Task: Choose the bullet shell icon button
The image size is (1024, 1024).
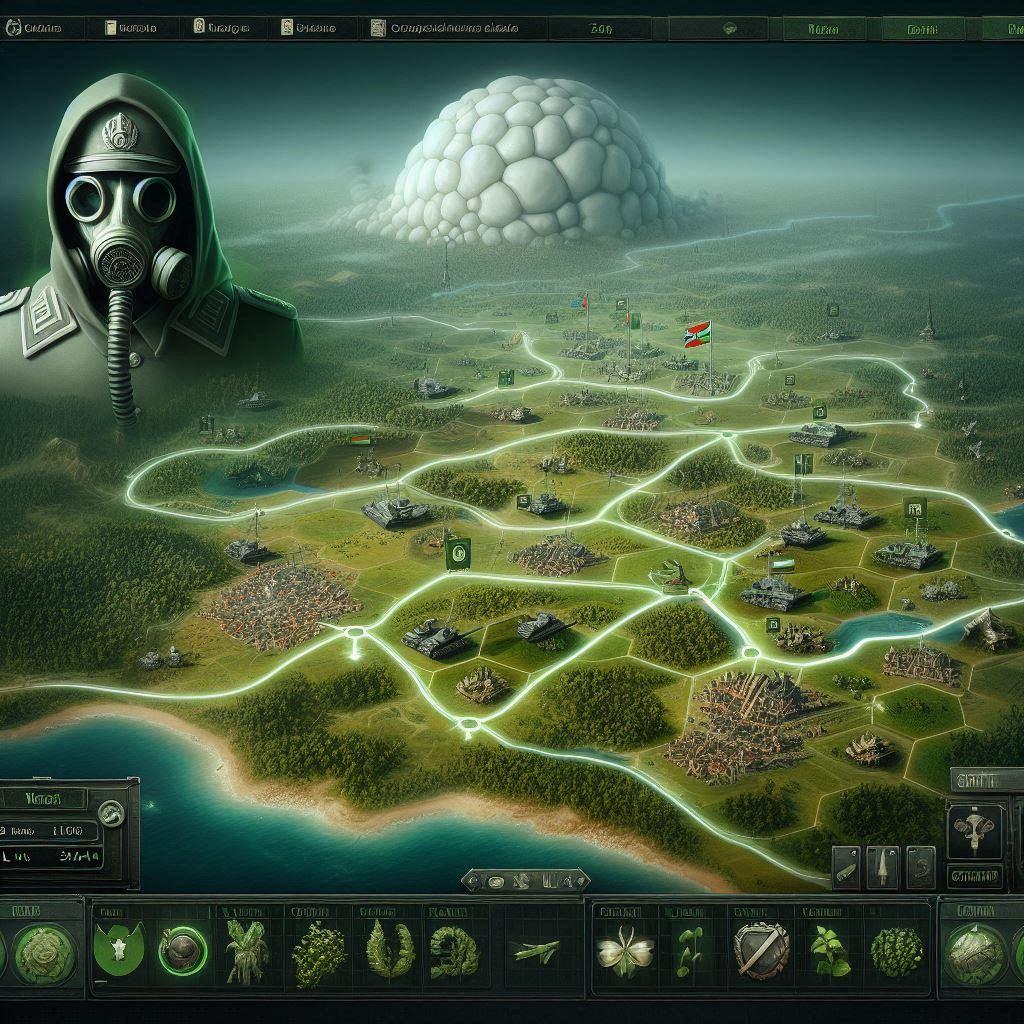Action: point(845,868)
